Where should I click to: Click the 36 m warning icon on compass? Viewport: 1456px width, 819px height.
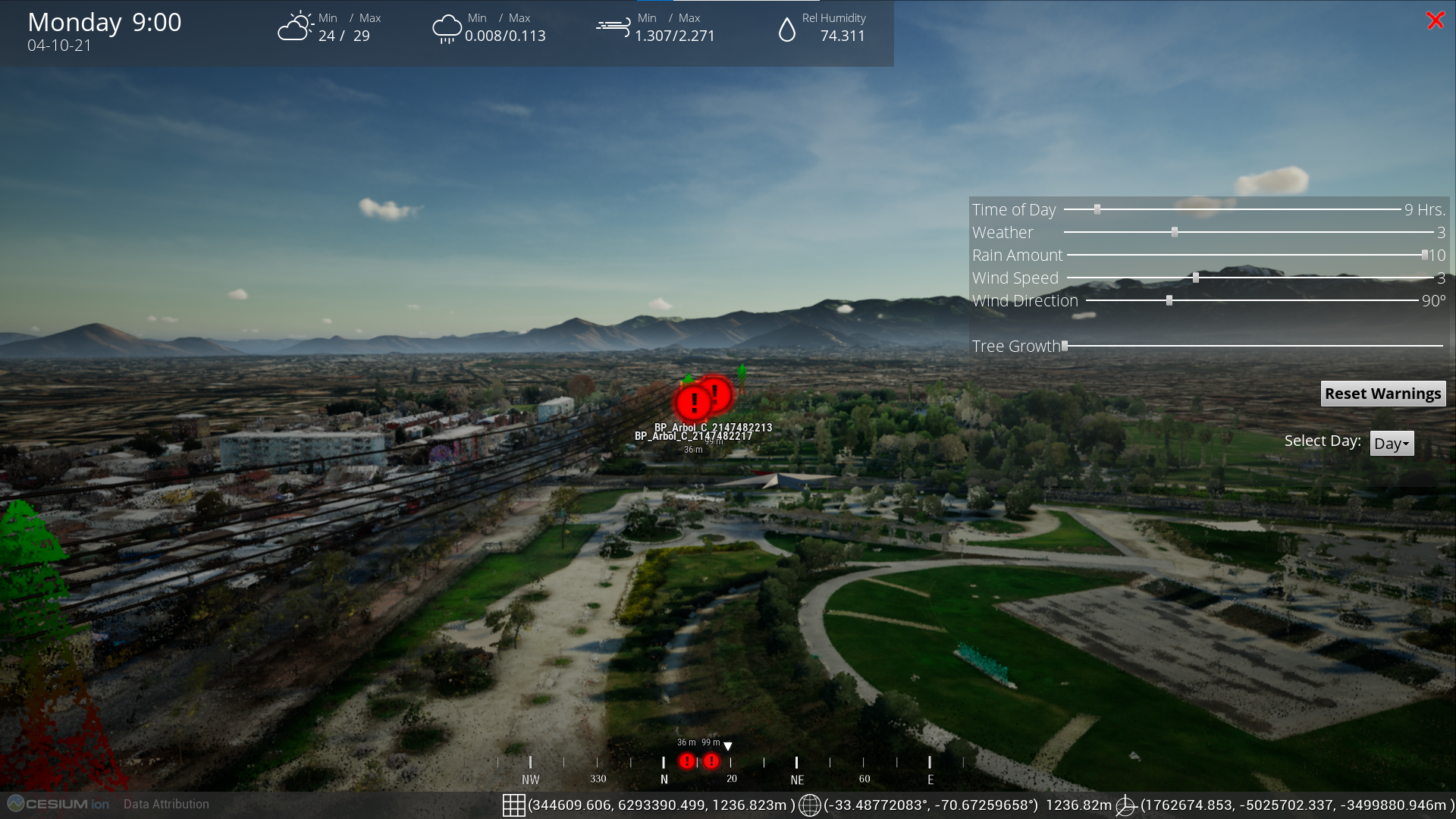(x=687, y=761)
